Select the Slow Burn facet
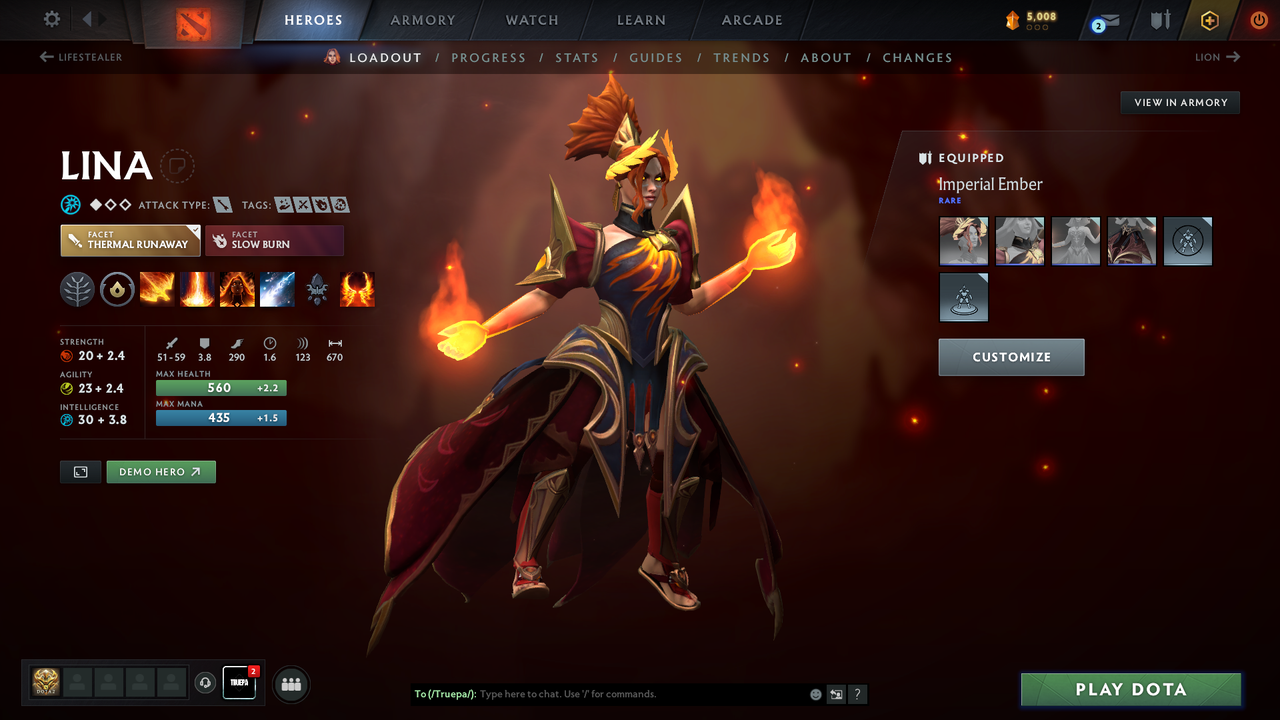1280x720 pixels. pos(275,240)
